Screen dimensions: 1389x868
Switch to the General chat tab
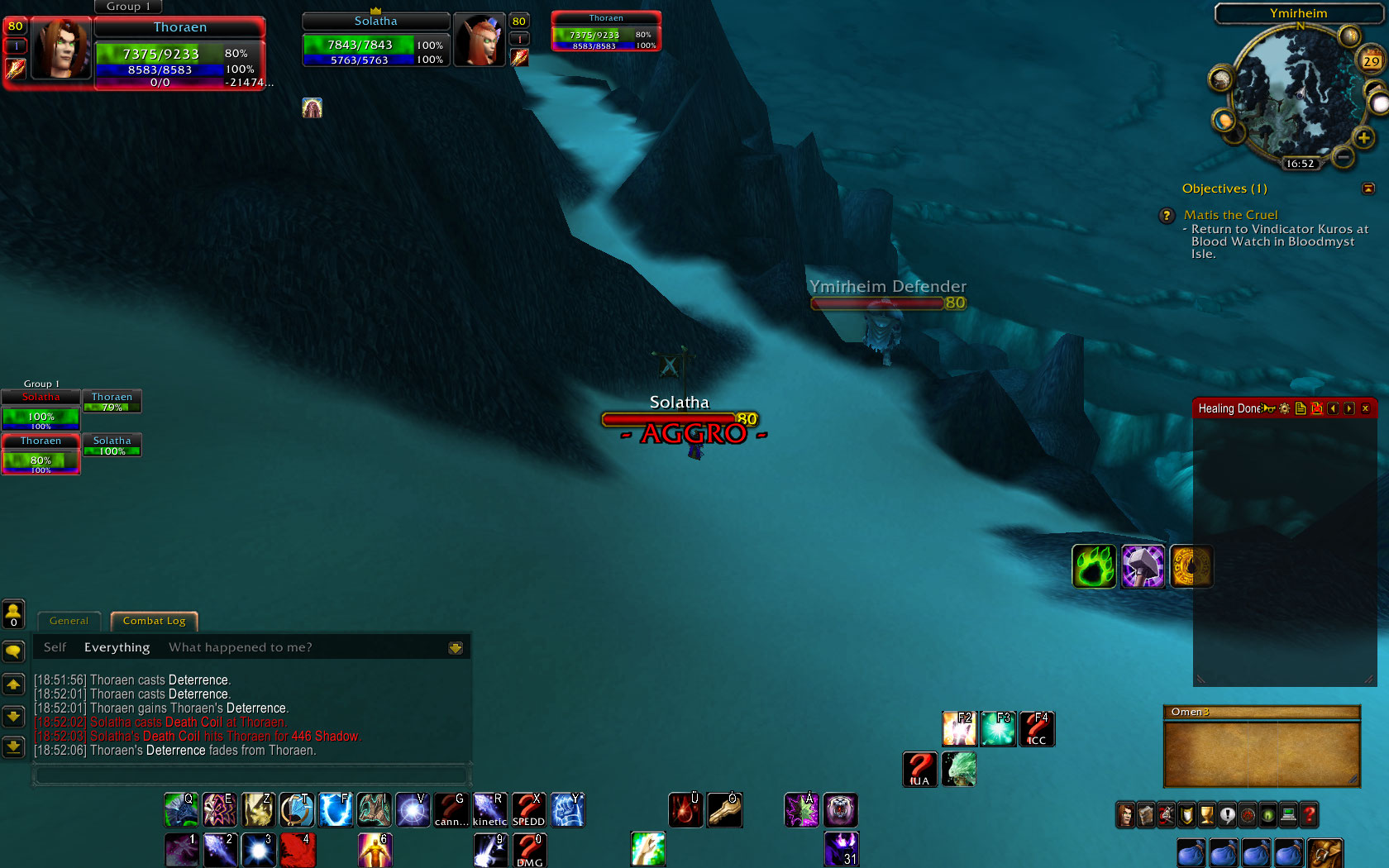point(69,621)
